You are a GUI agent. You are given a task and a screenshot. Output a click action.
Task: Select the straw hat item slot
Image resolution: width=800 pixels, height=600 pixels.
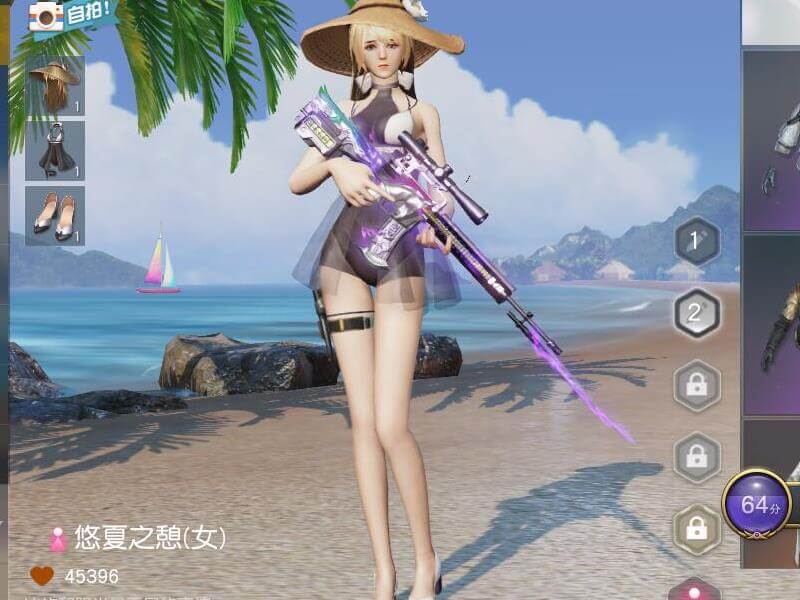tap(55, 86)
